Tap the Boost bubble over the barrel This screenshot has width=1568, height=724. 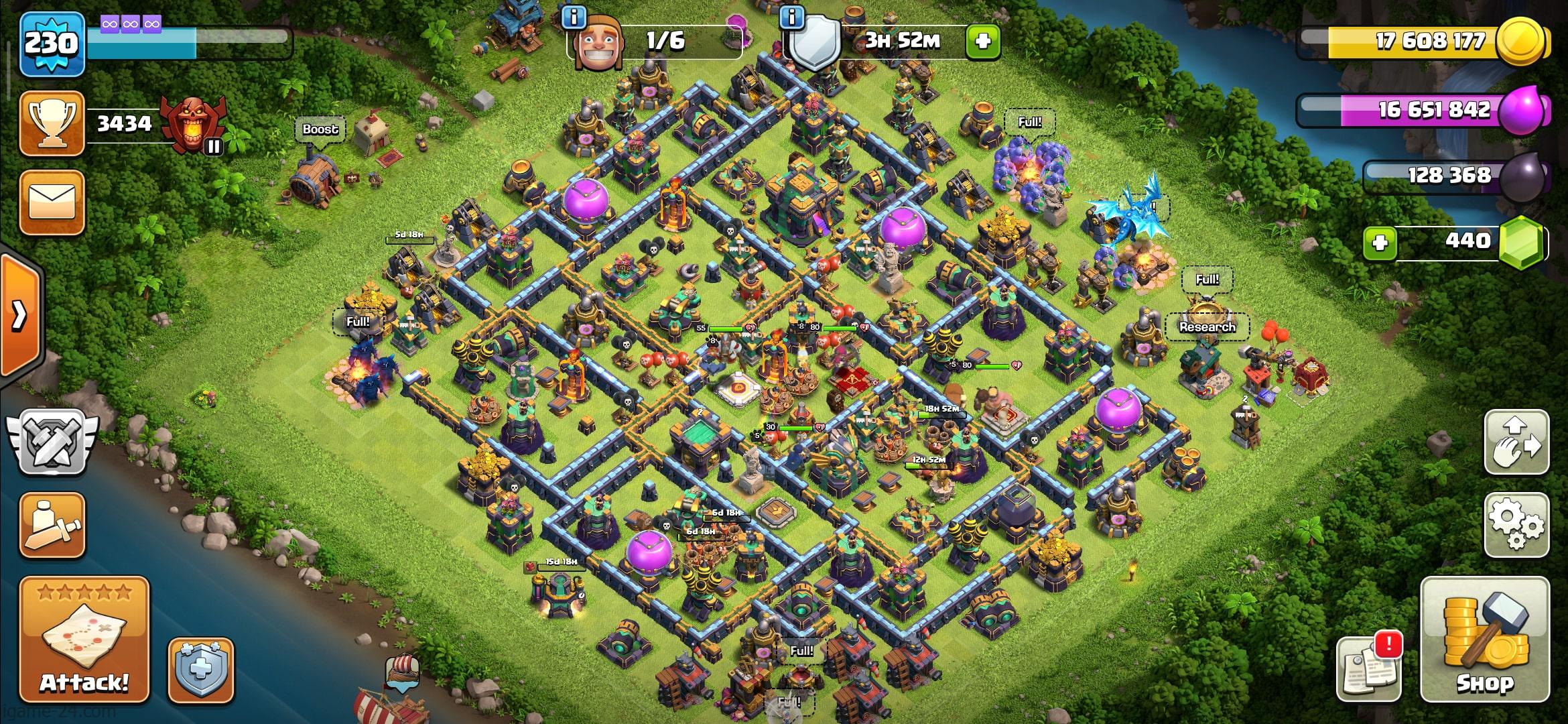tap(320, 129)
